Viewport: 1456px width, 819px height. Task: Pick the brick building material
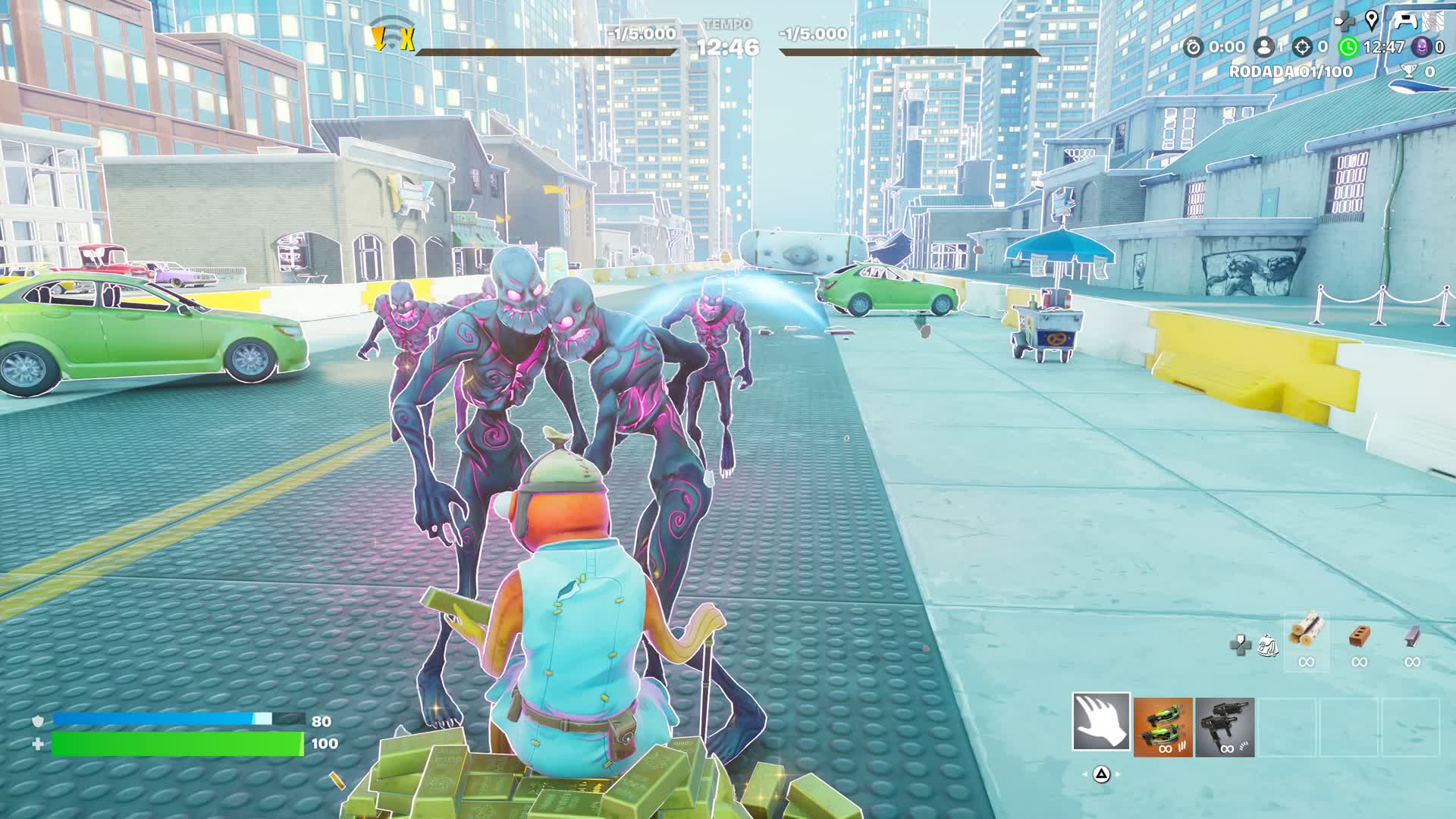tap(1359, 635)
